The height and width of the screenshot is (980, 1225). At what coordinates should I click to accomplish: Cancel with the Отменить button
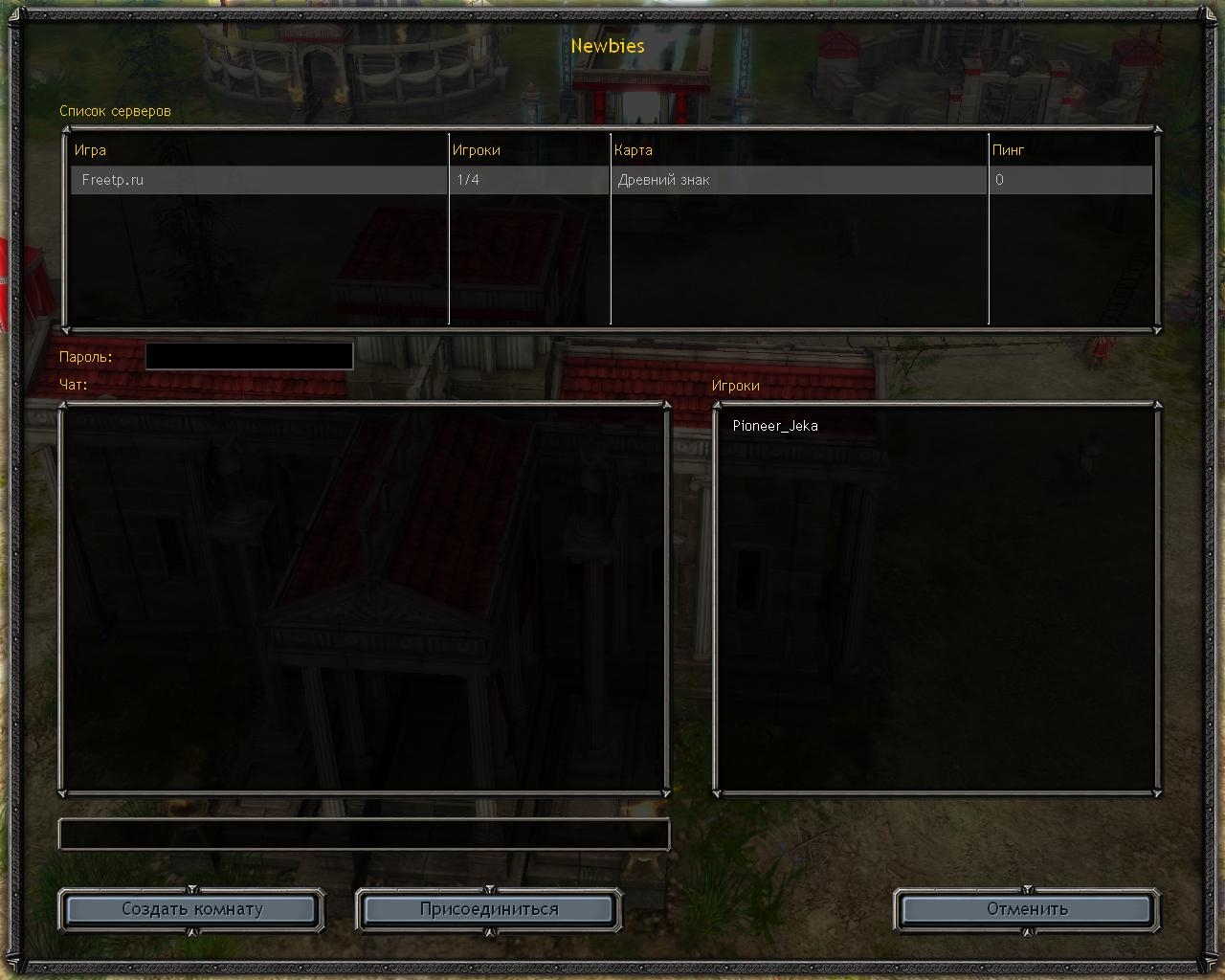[x=1027, y=909]
